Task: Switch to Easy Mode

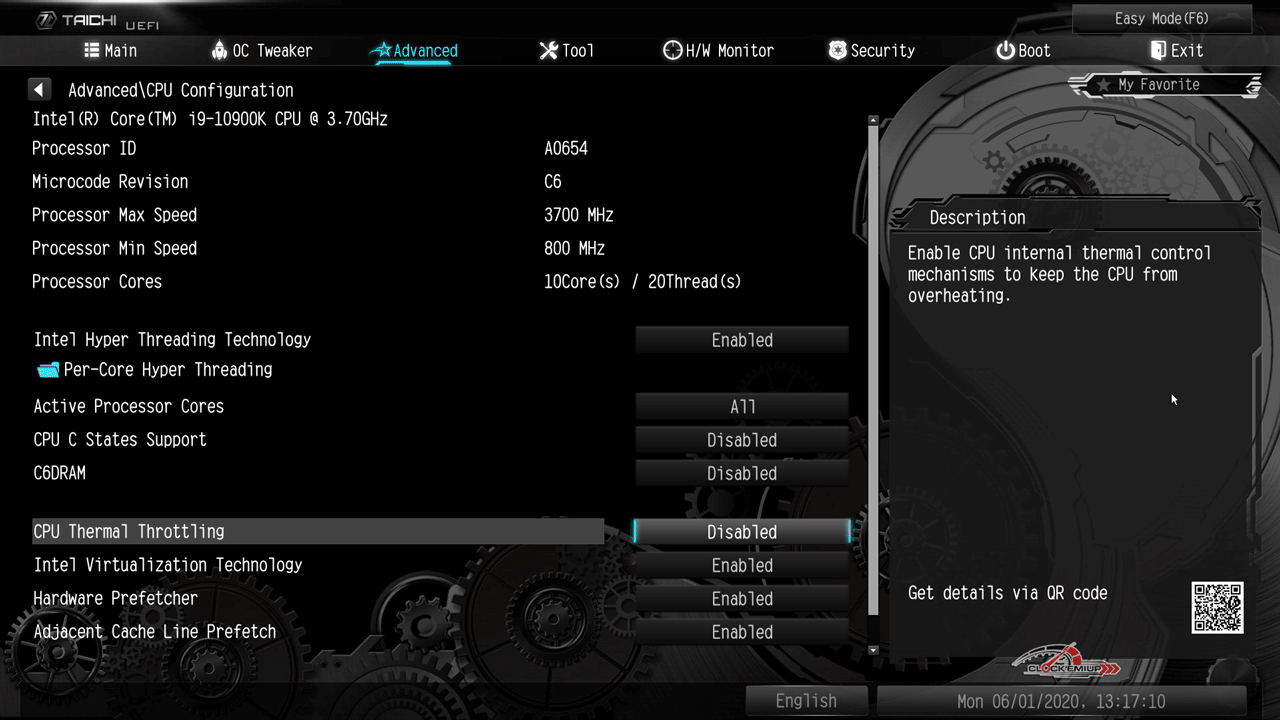Action: point(1161,19)
